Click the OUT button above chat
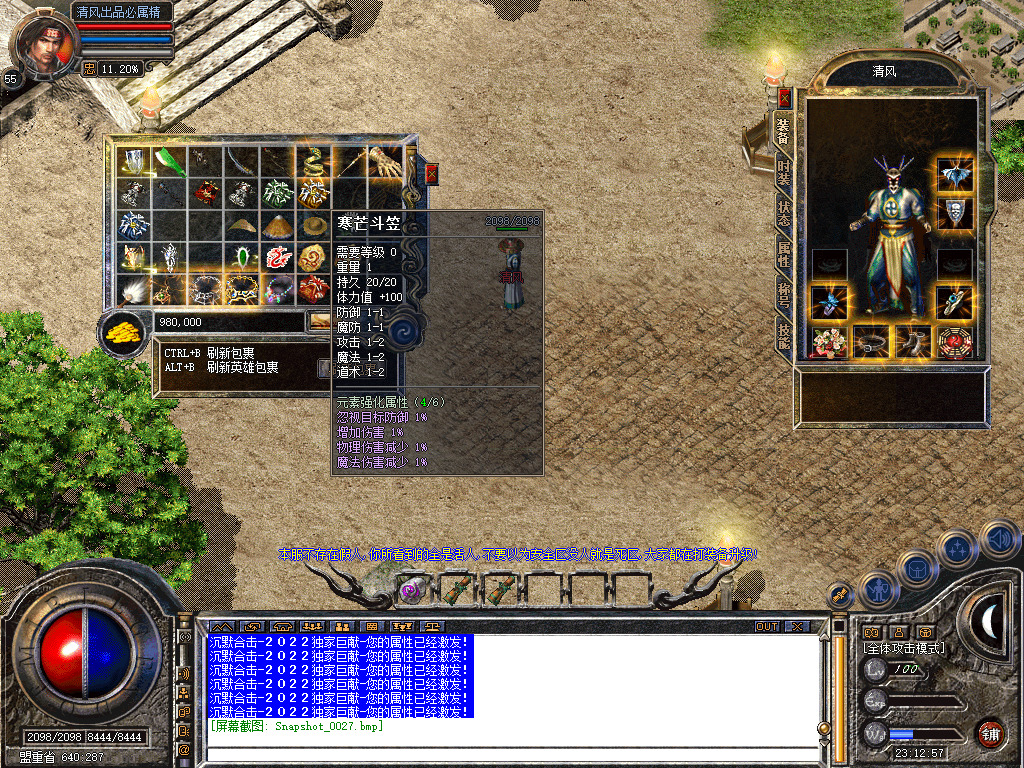Viewport: 1024px width, 768px height. [766, 626]
